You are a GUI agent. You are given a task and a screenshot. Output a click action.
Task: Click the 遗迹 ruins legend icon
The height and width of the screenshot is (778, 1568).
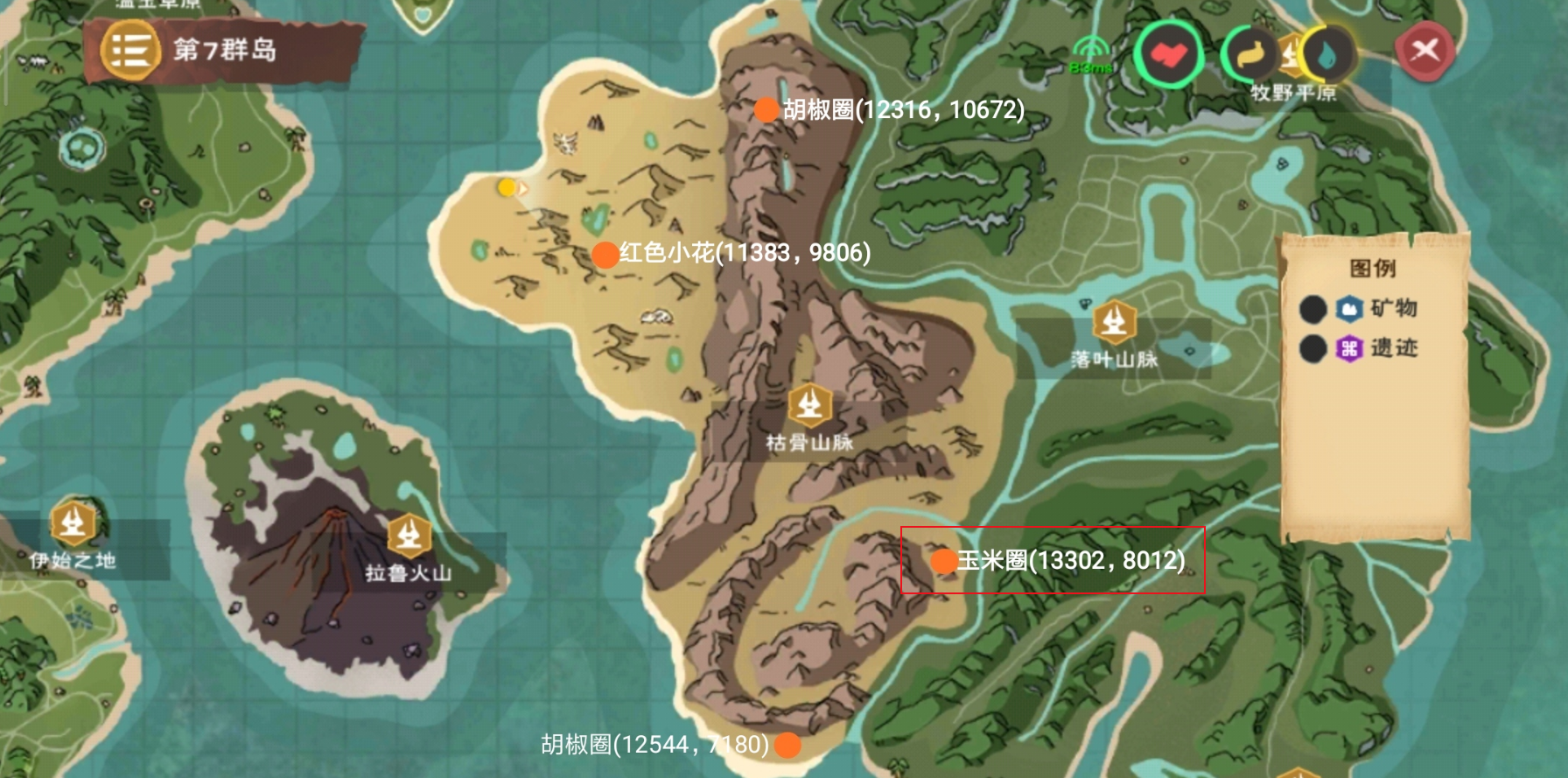1348,349
